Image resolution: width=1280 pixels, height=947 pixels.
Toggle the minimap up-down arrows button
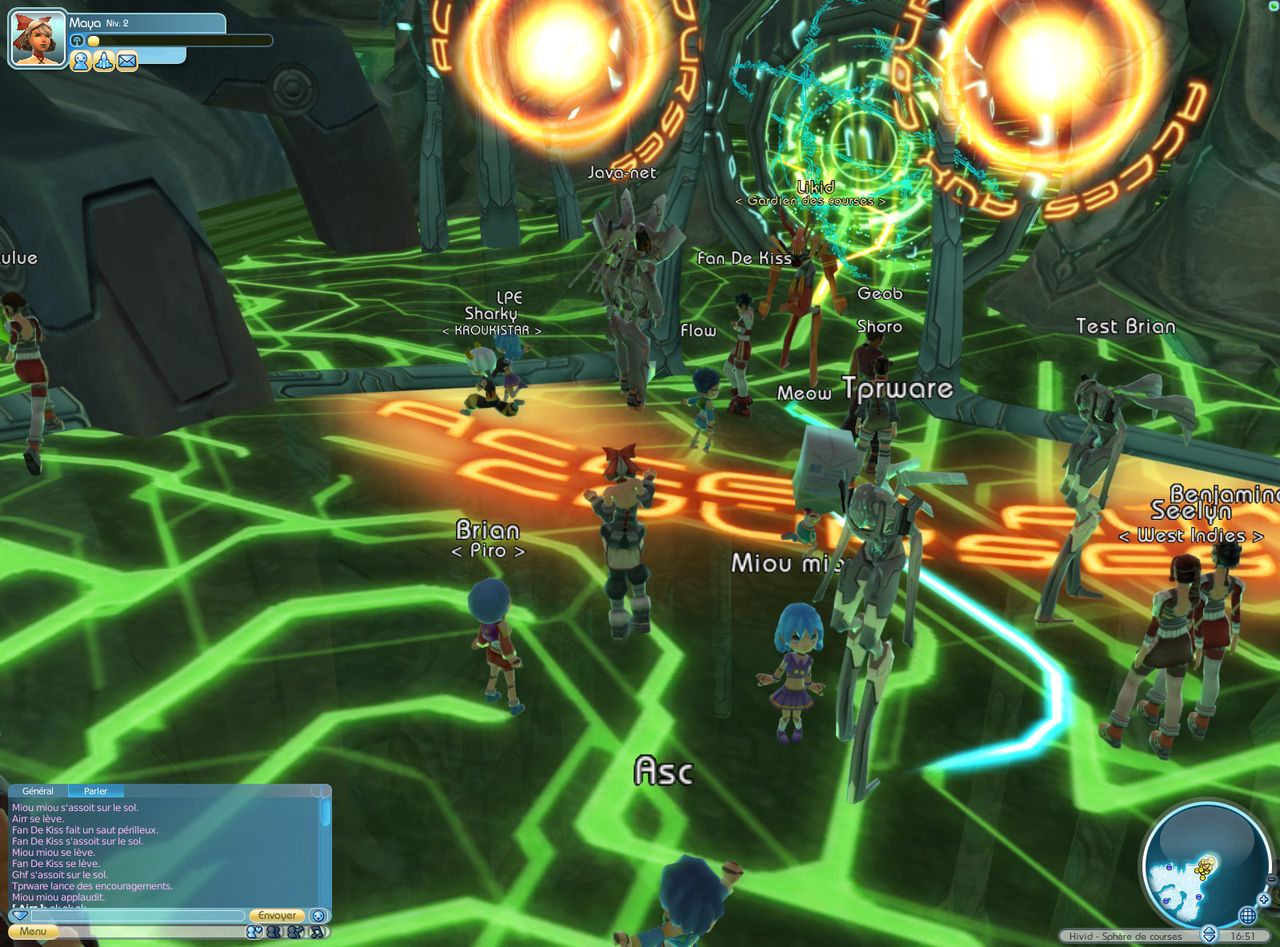(x=1209, y=935)
